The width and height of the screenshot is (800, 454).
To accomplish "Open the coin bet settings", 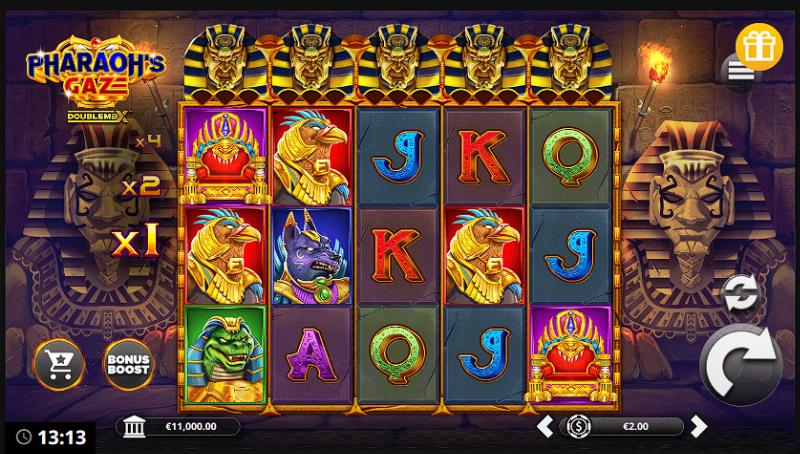I will (x=577, y=427).
